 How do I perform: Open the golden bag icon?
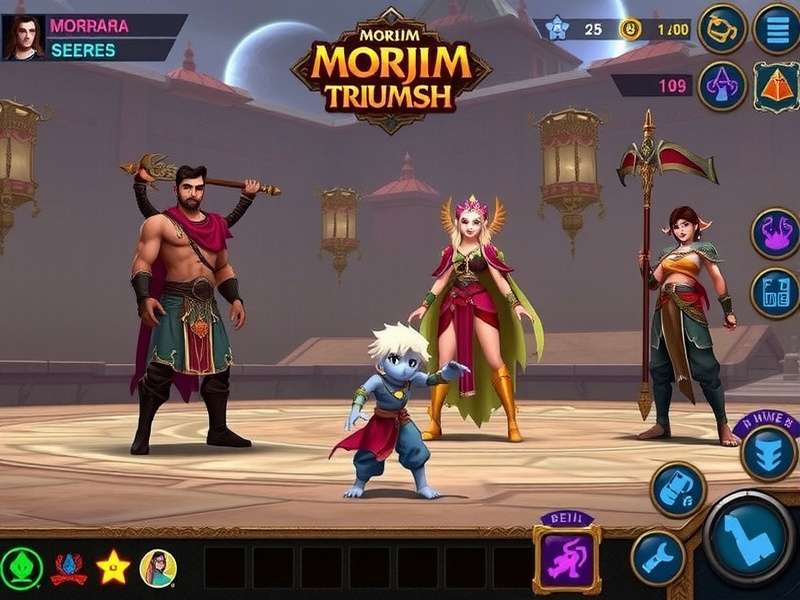[722, 27]
